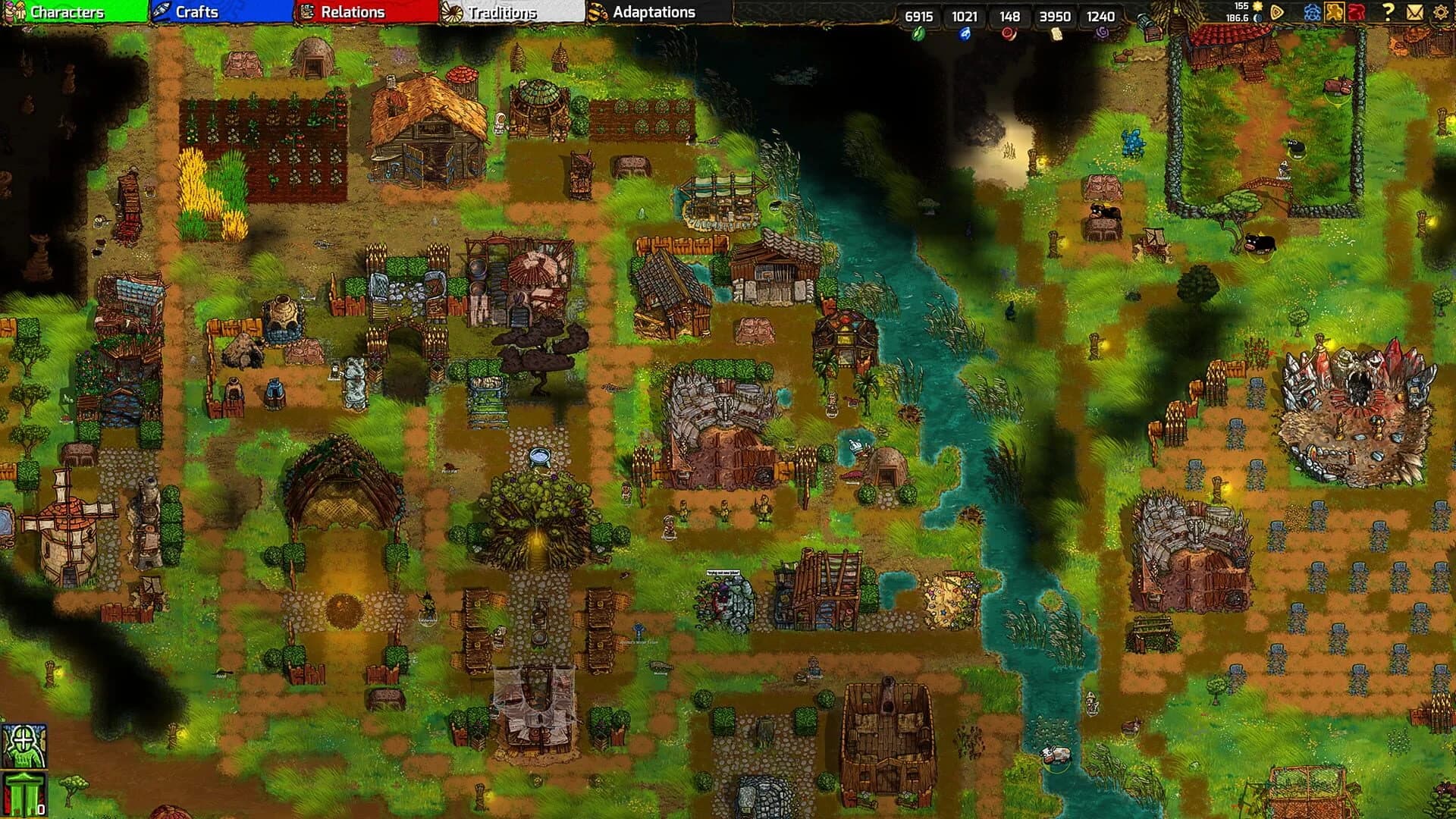Select the red warrior icon in the top bar
This screenshot has height=819, width=1456.
[1357, 11]
